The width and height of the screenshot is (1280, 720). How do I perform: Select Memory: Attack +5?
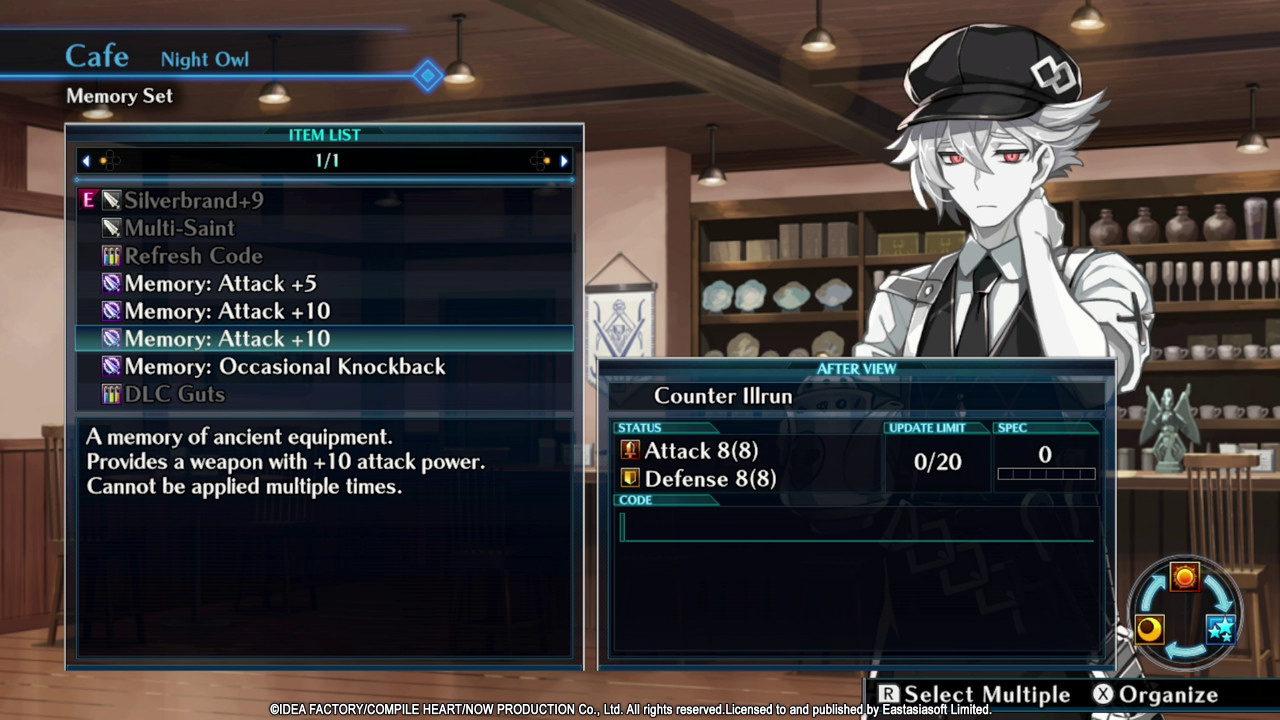(x=220, y=284)
